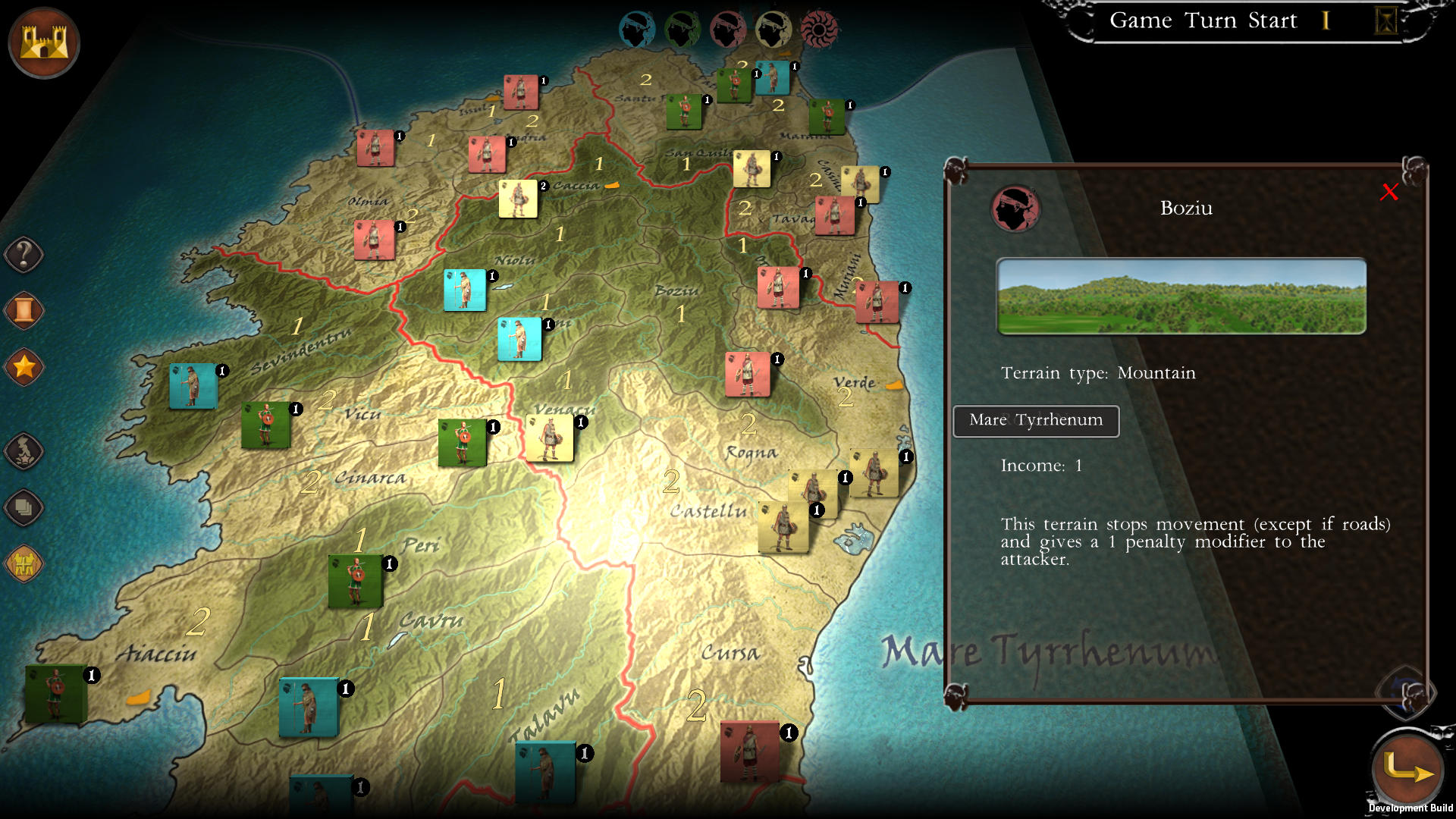Click the Mare Tyrrhenum button in the panel
This screenshot has width=1456, height=819.
point(1035,421)
